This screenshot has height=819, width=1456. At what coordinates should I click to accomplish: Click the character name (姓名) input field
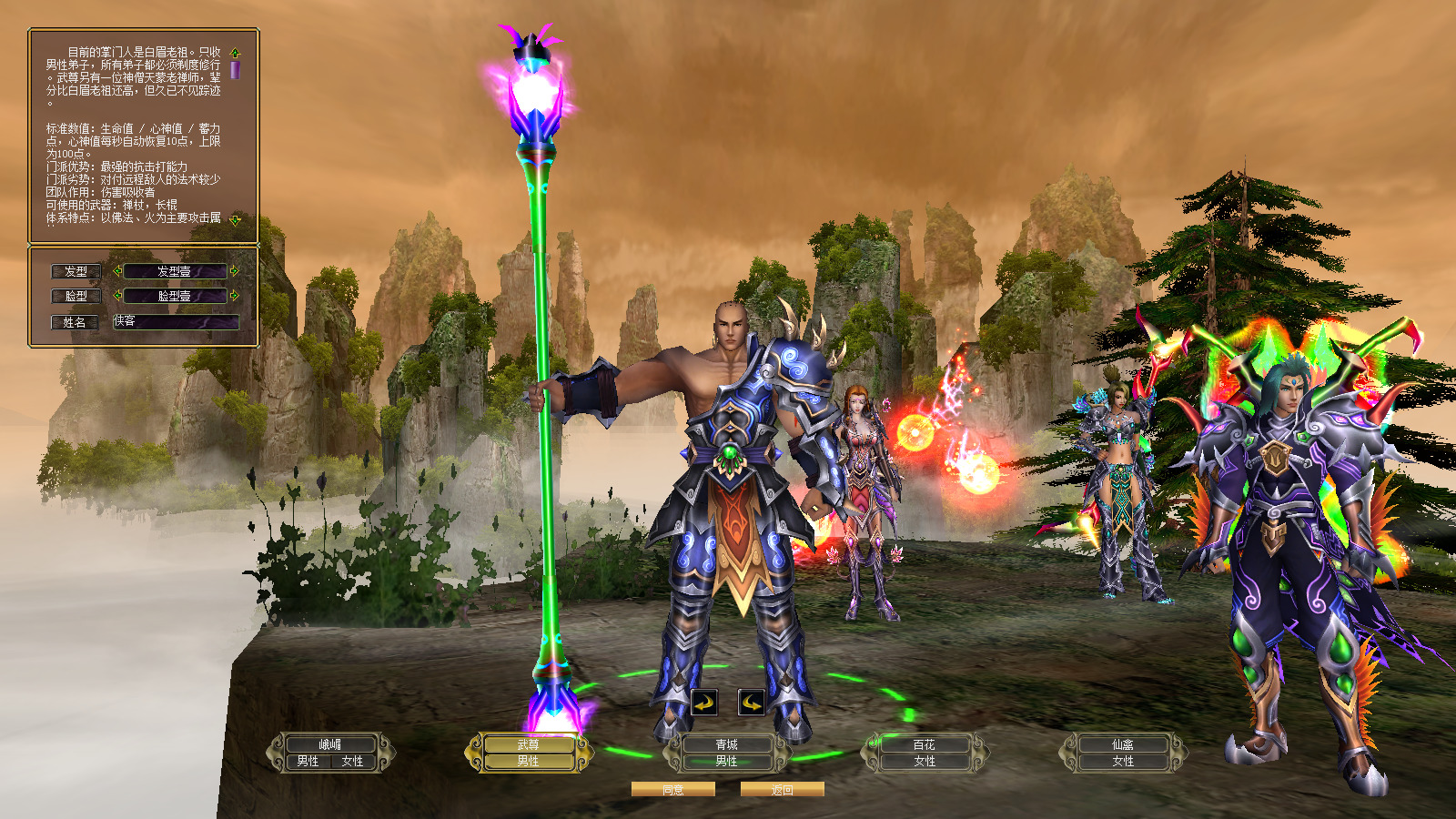tap(176, 321)
